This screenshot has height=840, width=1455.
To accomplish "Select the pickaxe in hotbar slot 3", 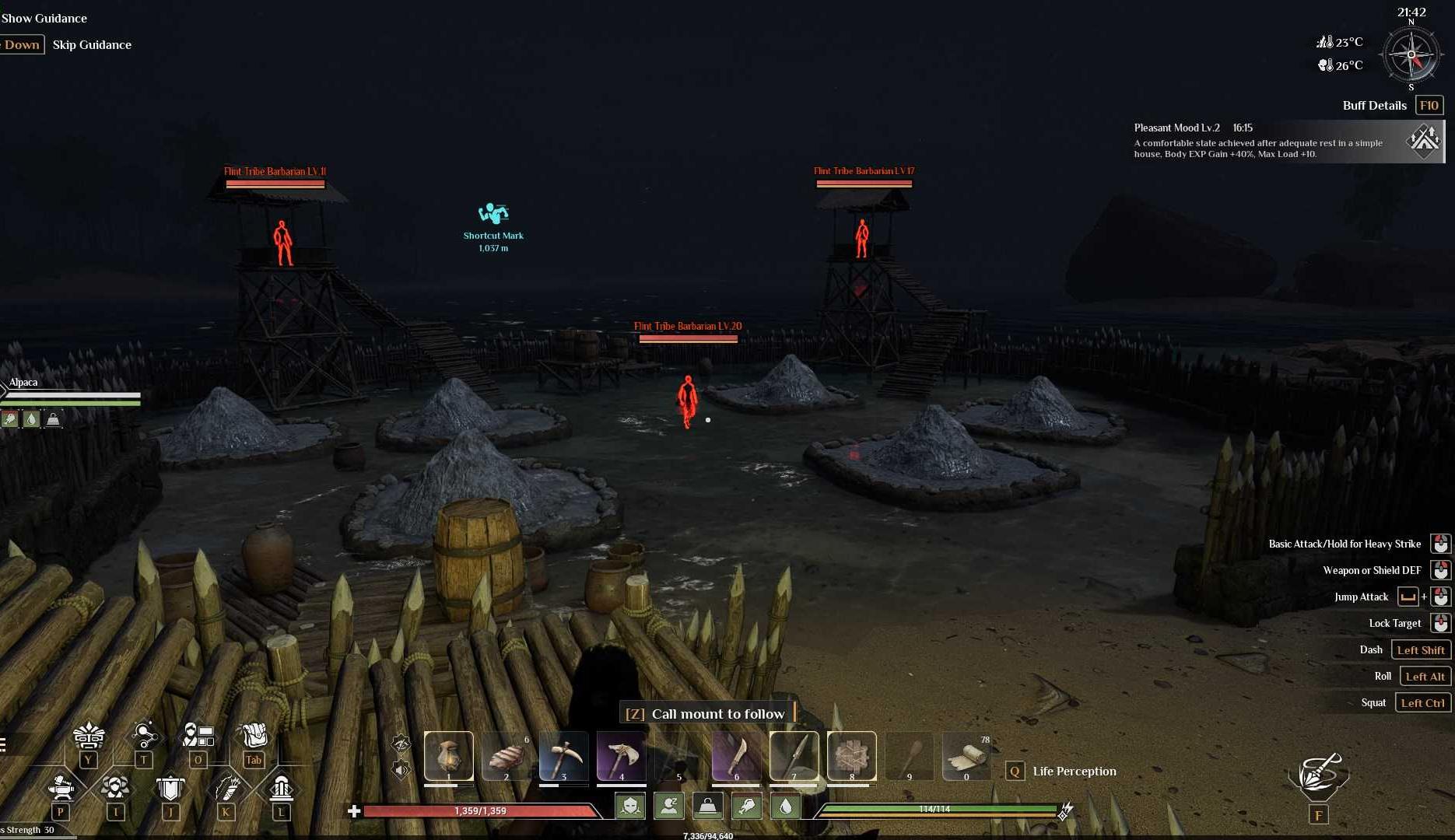I will tap(563, 756).
